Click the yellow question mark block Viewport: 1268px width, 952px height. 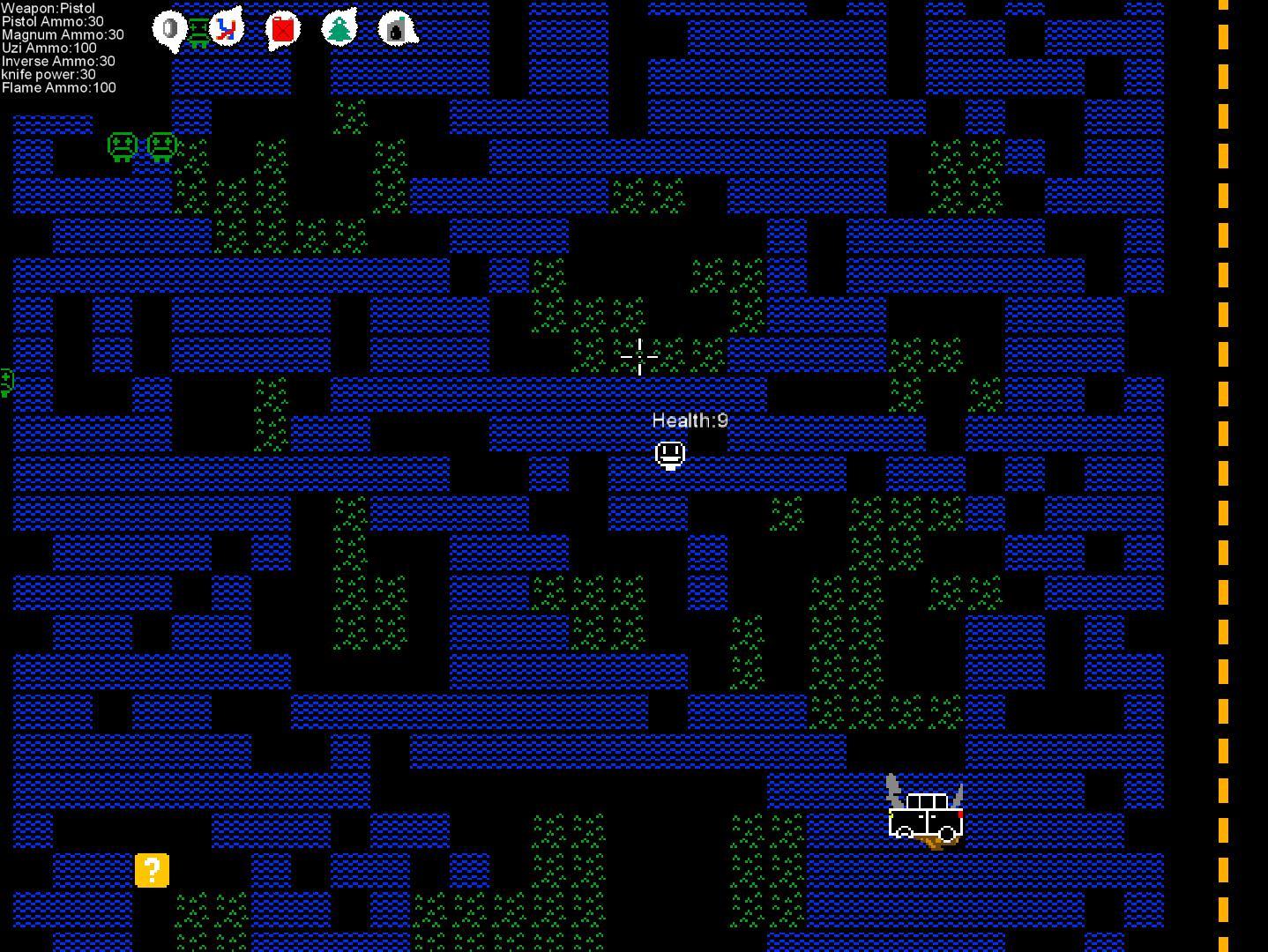152,871
